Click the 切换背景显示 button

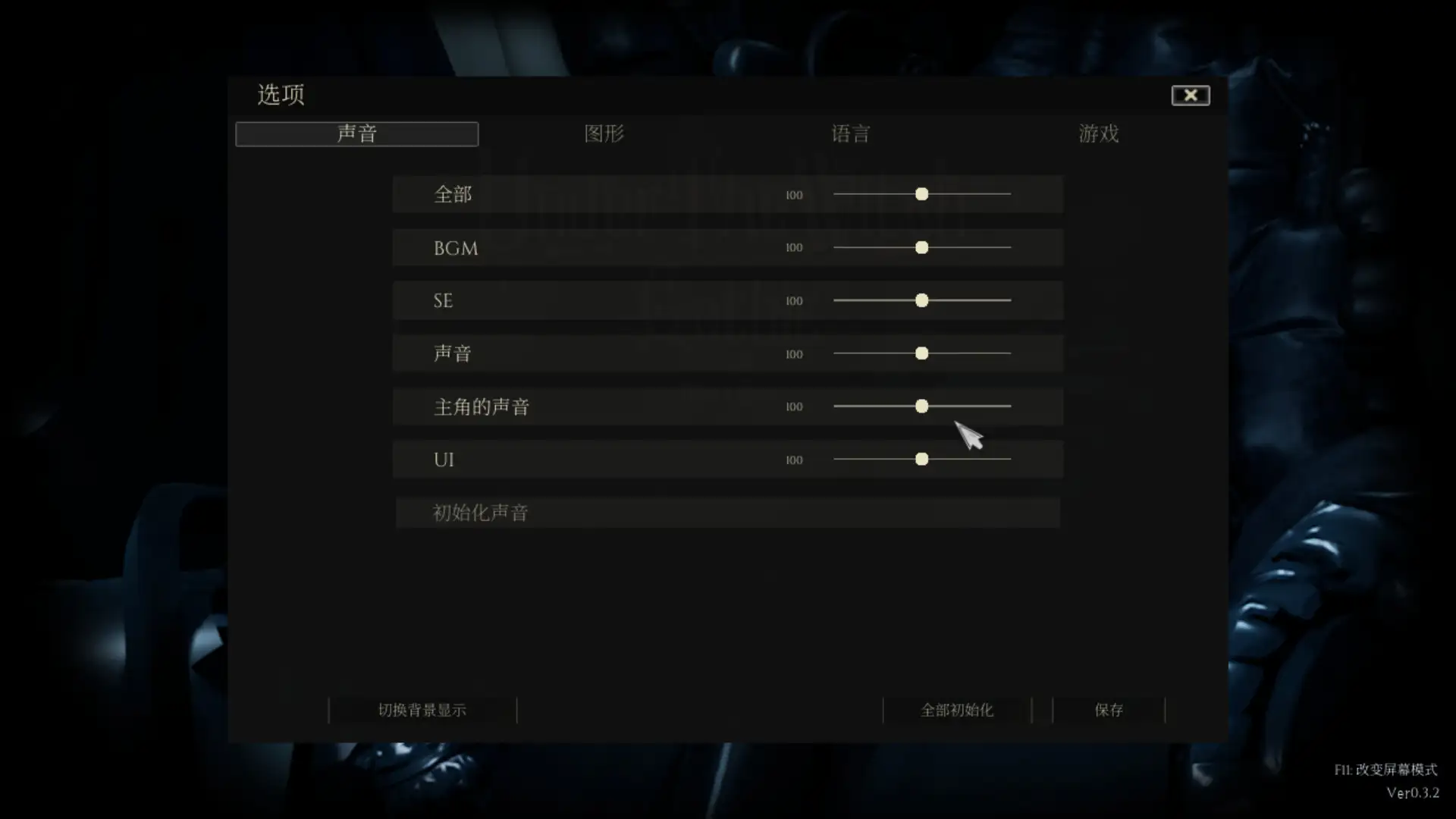(x=422, y=711)
